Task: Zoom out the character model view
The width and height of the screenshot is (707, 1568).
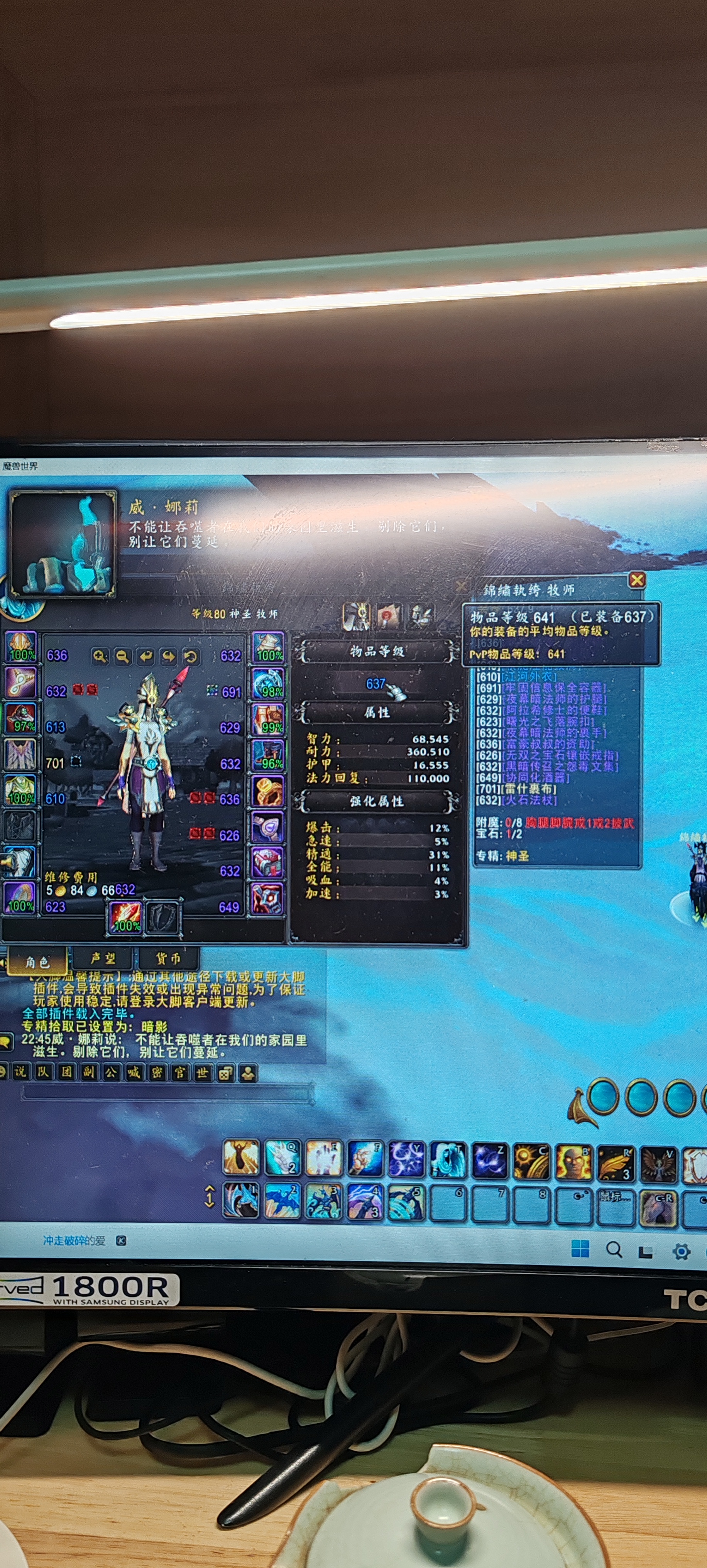Action: tap(122, 656)
